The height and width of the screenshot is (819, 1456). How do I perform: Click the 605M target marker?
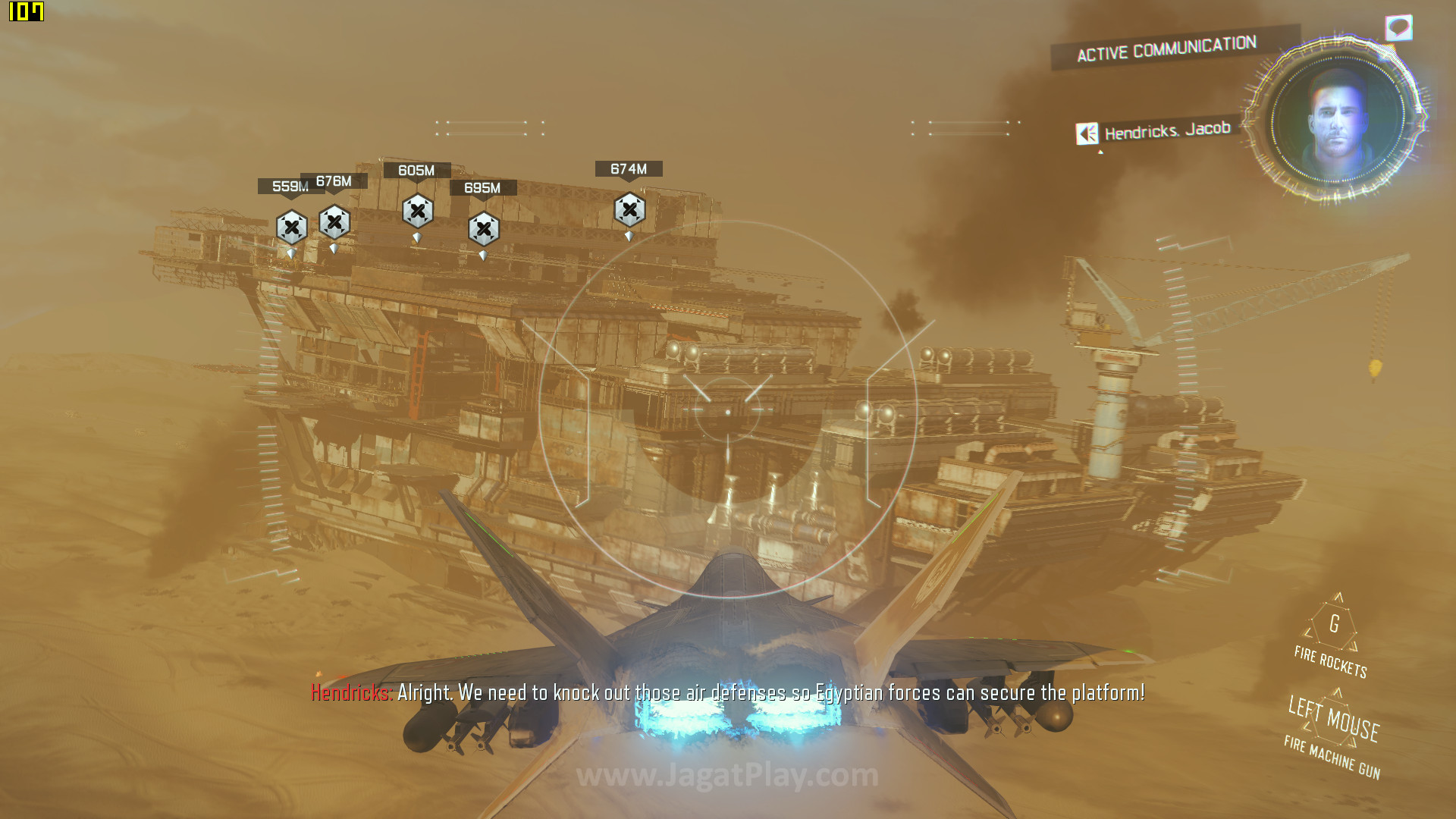tap(418, 211)
